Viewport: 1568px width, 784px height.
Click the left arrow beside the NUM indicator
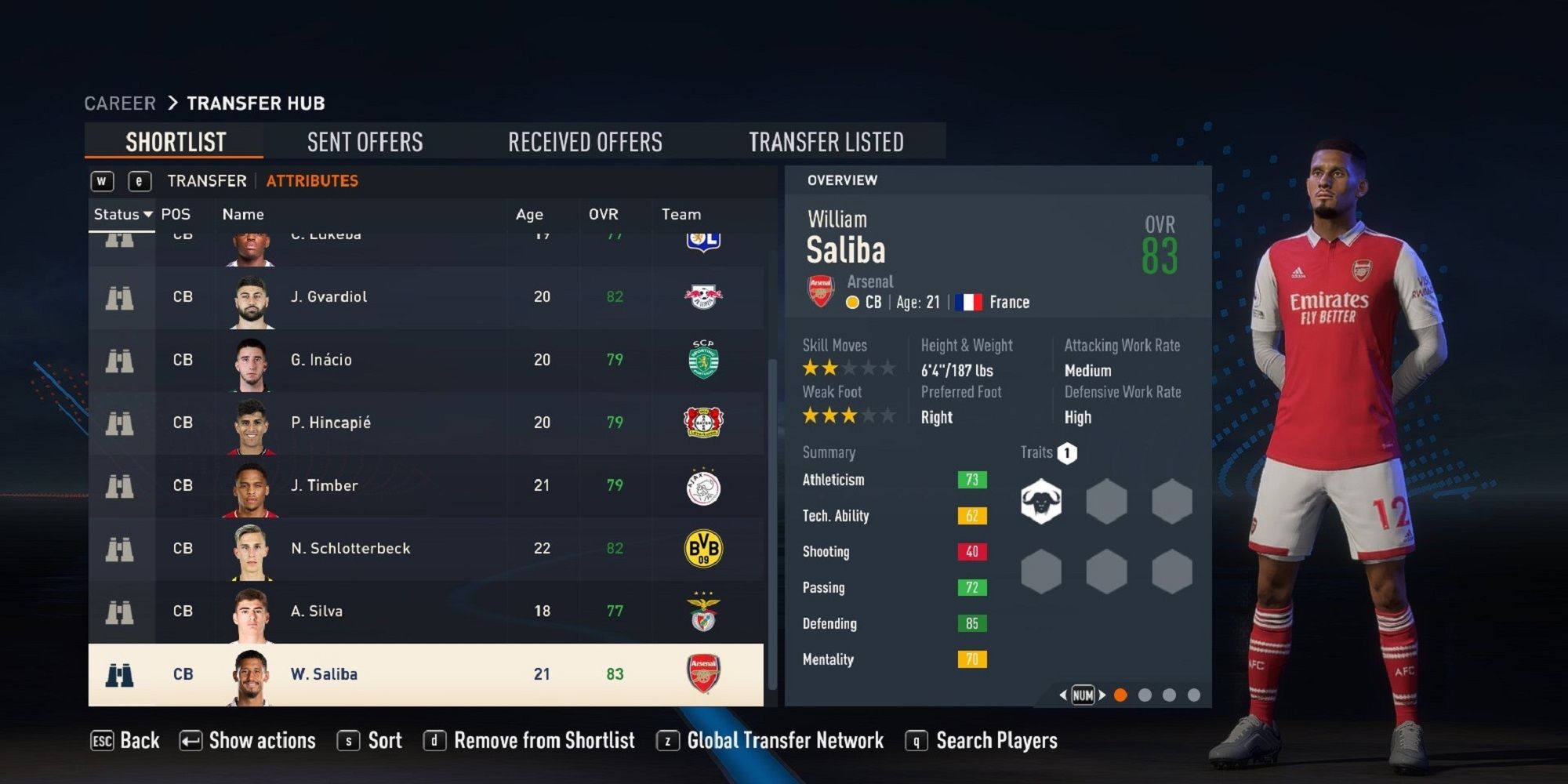[x=1063, y=695]
